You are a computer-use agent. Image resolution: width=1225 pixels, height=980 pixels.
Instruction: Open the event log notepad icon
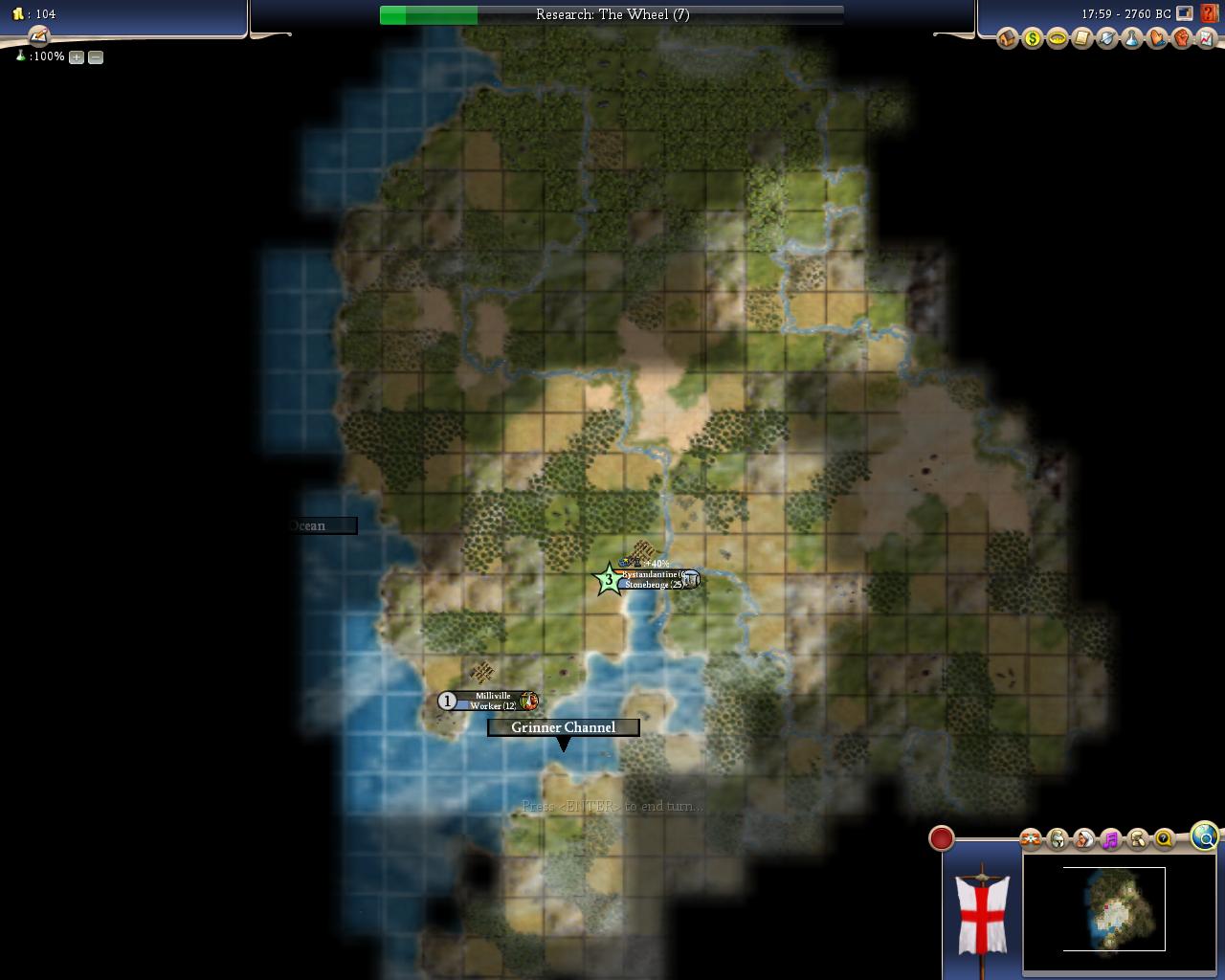point(38,36)
